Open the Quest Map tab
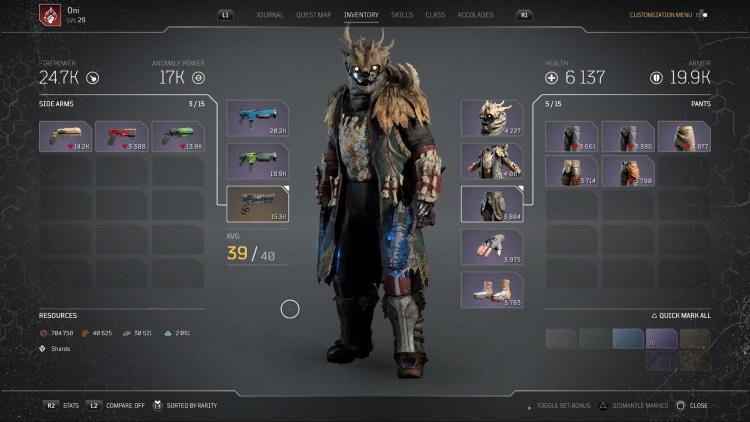This screenshot has width=750, height=422. coord(313,15)
